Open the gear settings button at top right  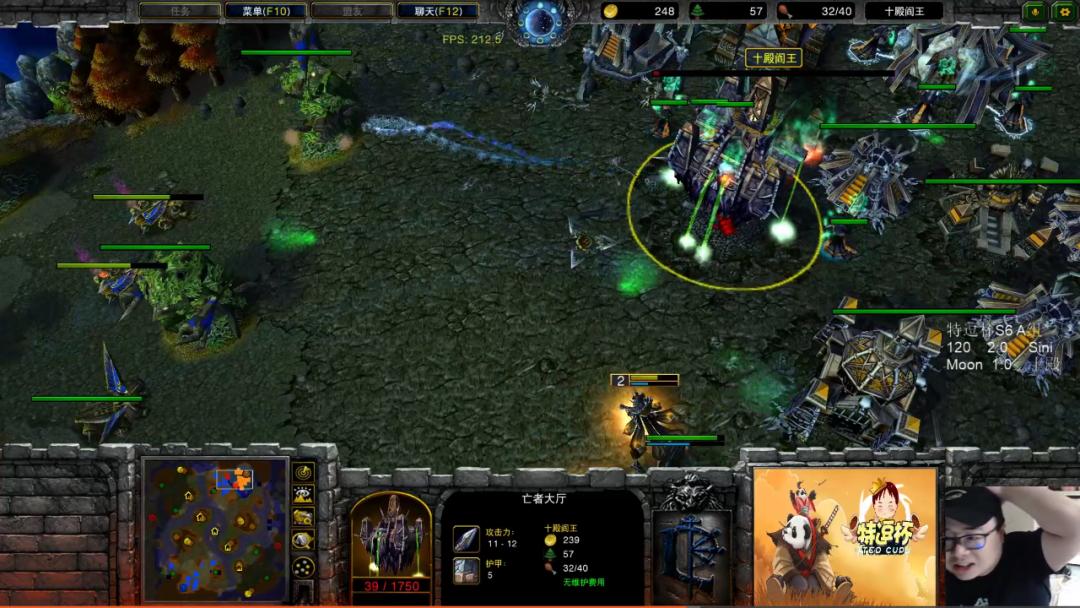(x=1063, y=11)
